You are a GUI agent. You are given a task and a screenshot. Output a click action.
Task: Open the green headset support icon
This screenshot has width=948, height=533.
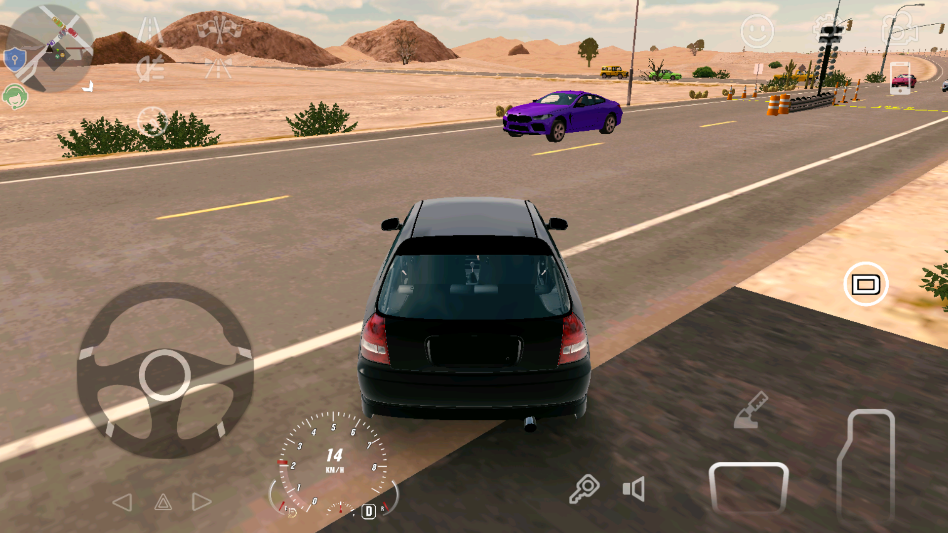tap(15, 96)
